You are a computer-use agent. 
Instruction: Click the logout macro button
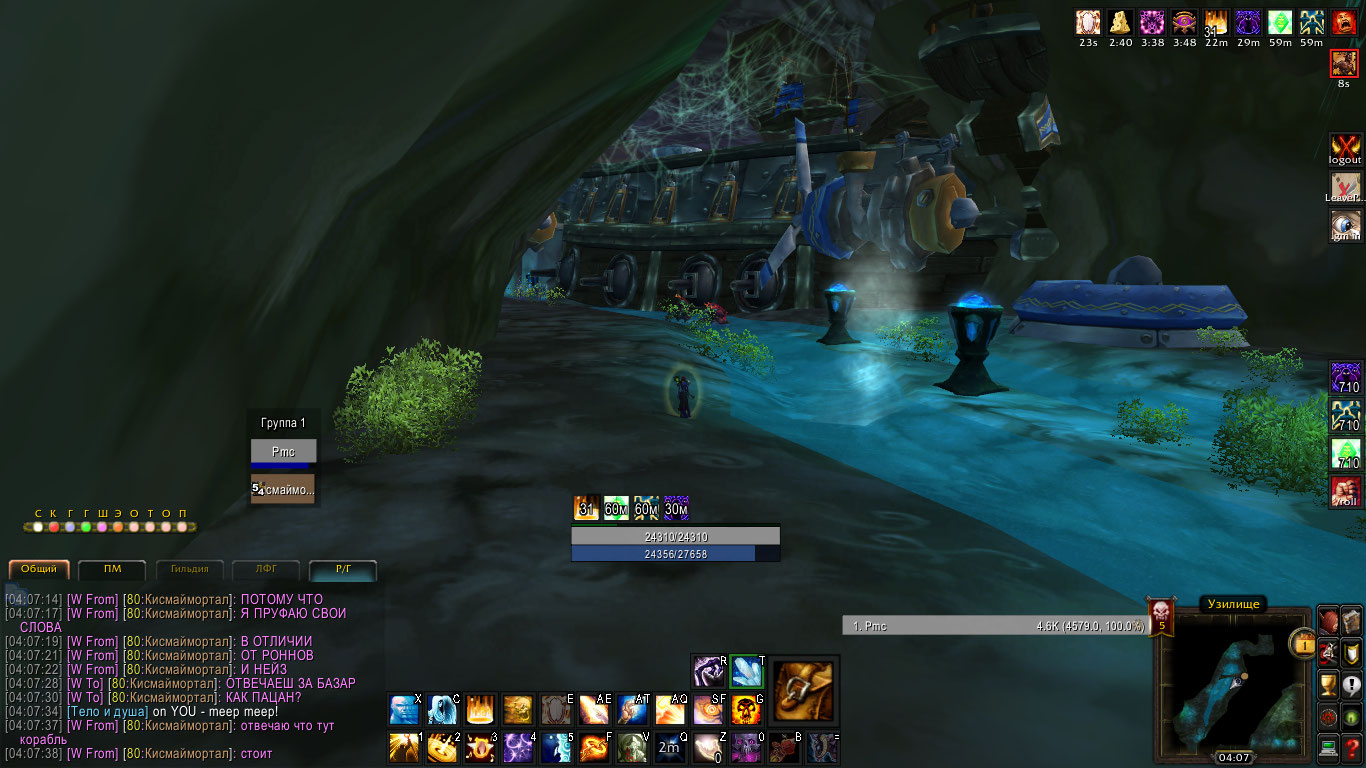coord(1345,149)
